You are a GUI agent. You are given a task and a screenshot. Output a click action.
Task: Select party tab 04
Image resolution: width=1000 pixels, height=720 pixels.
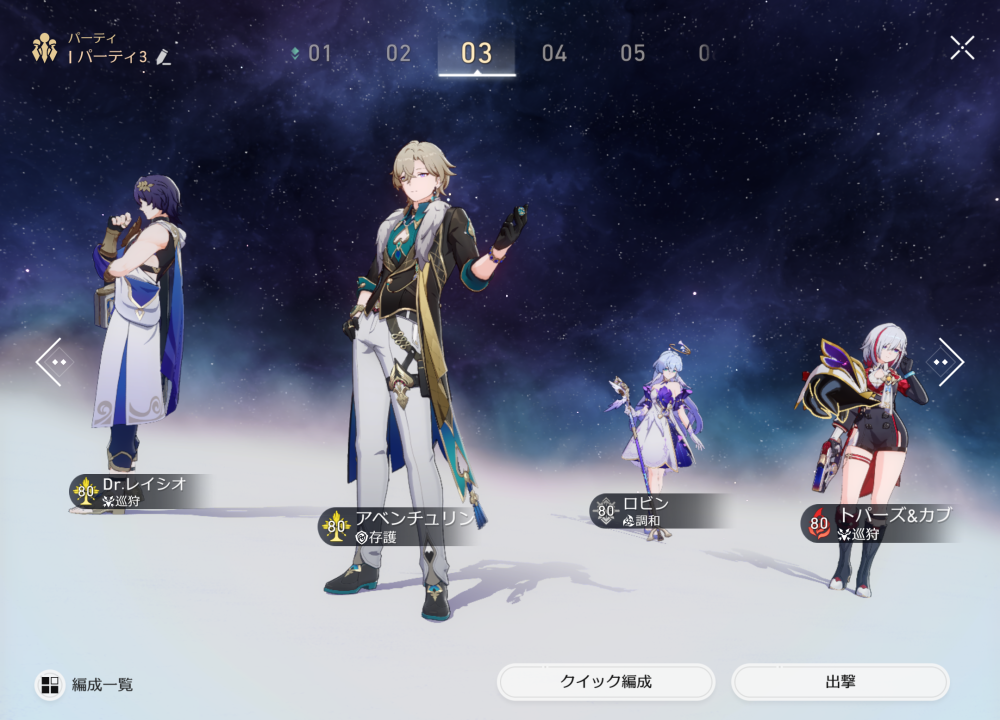554,54
